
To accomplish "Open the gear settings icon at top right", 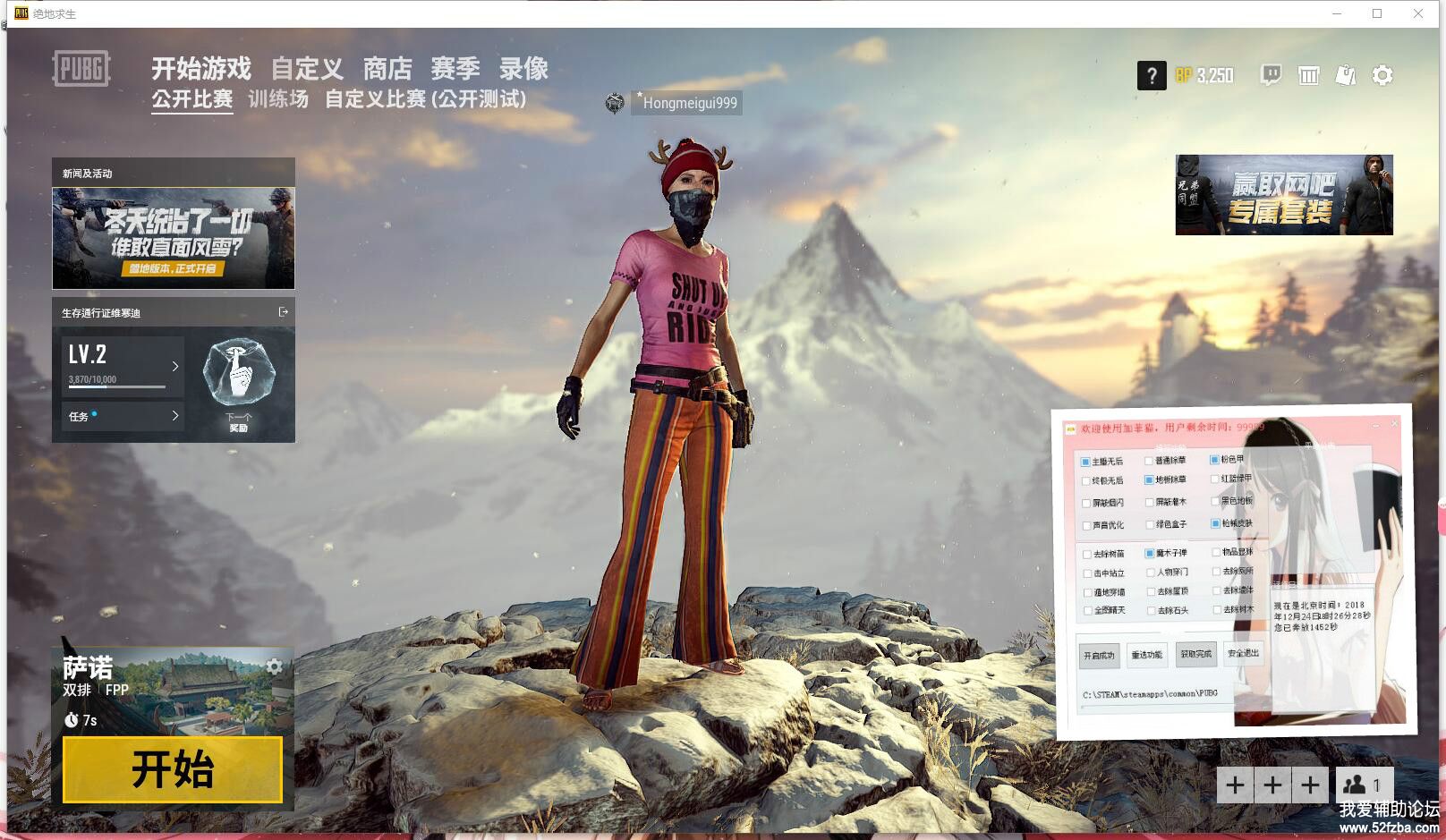I will click(x=1382, y=76).
